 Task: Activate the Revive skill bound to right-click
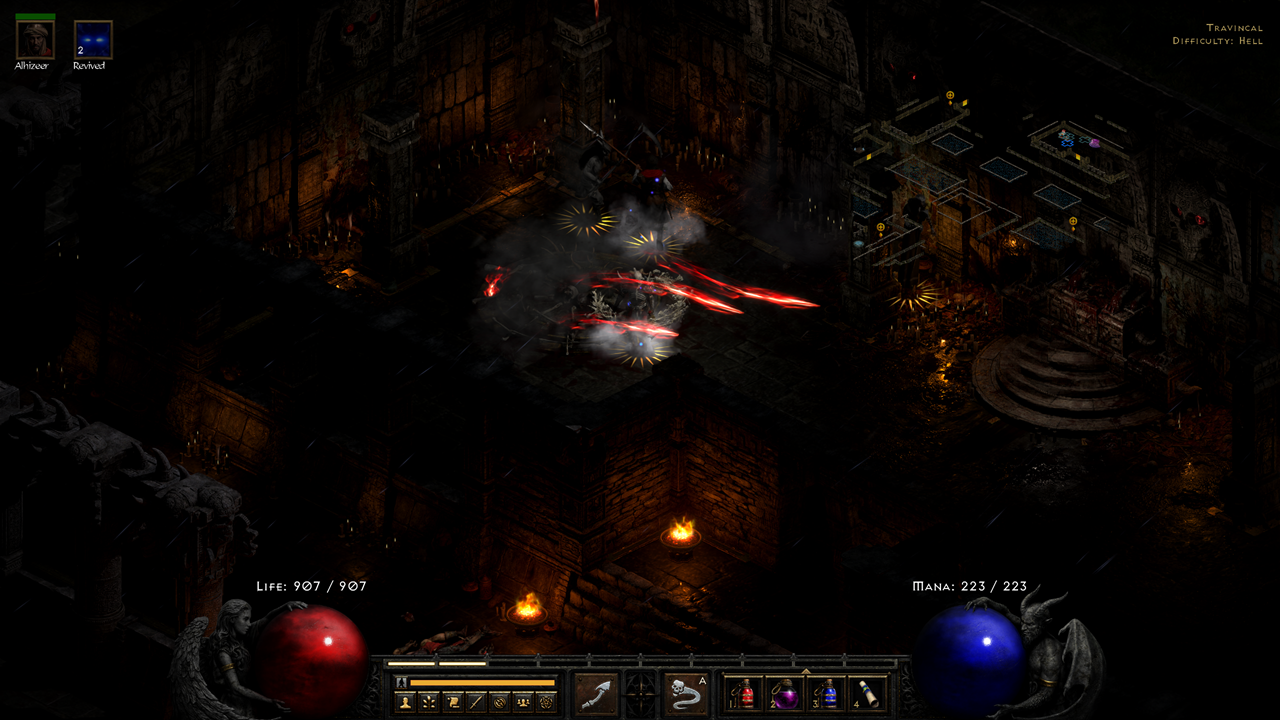684,695
